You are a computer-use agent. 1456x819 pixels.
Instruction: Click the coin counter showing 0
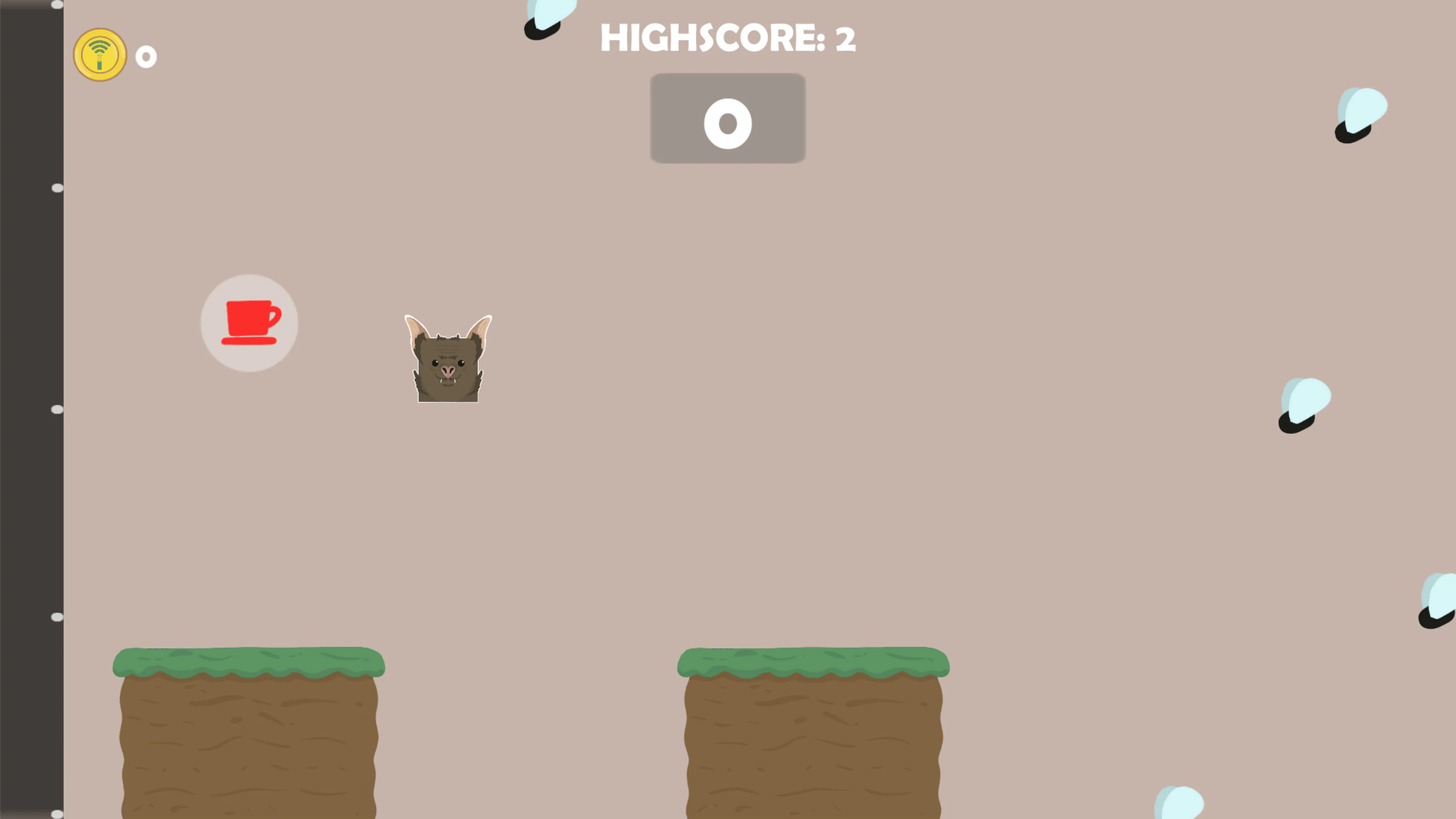pyautogui.click(x=146, y=56)
